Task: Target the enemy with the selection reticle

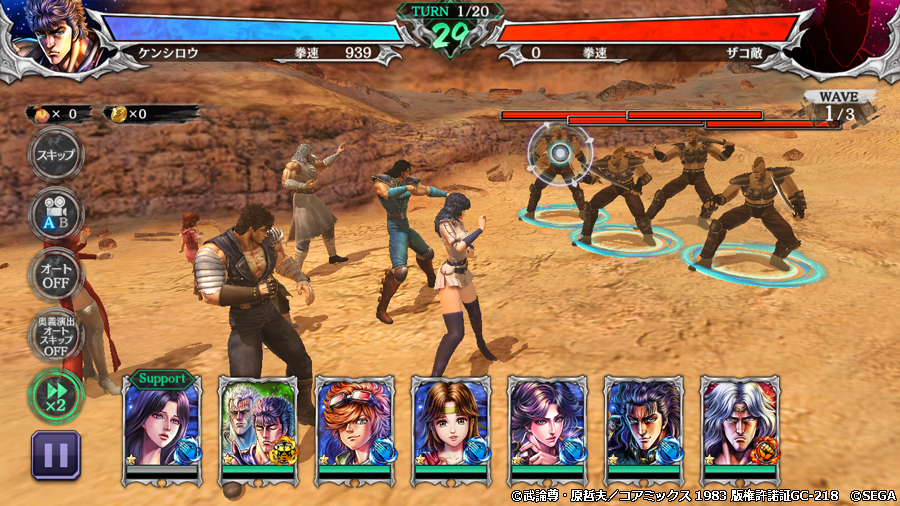Action: pyautogui.click(x=560, y=154)
